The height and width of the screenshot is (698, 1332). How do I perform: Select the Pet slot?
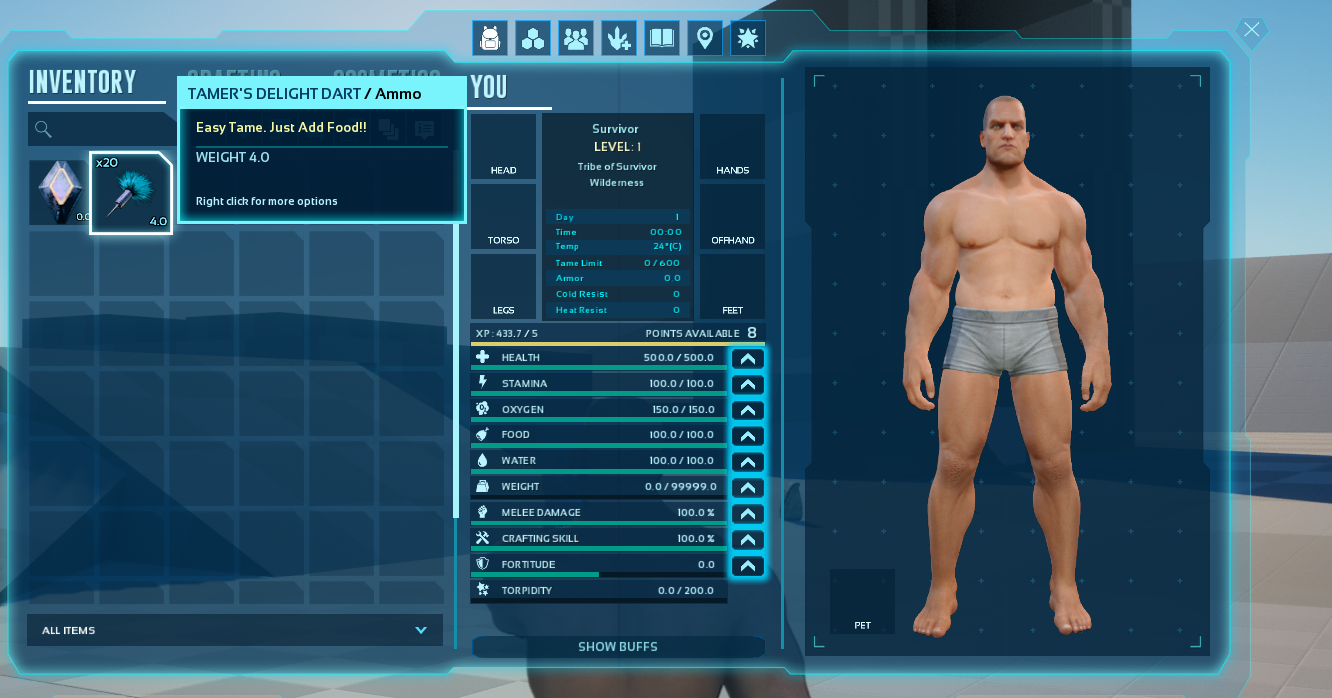pos(862,601)
